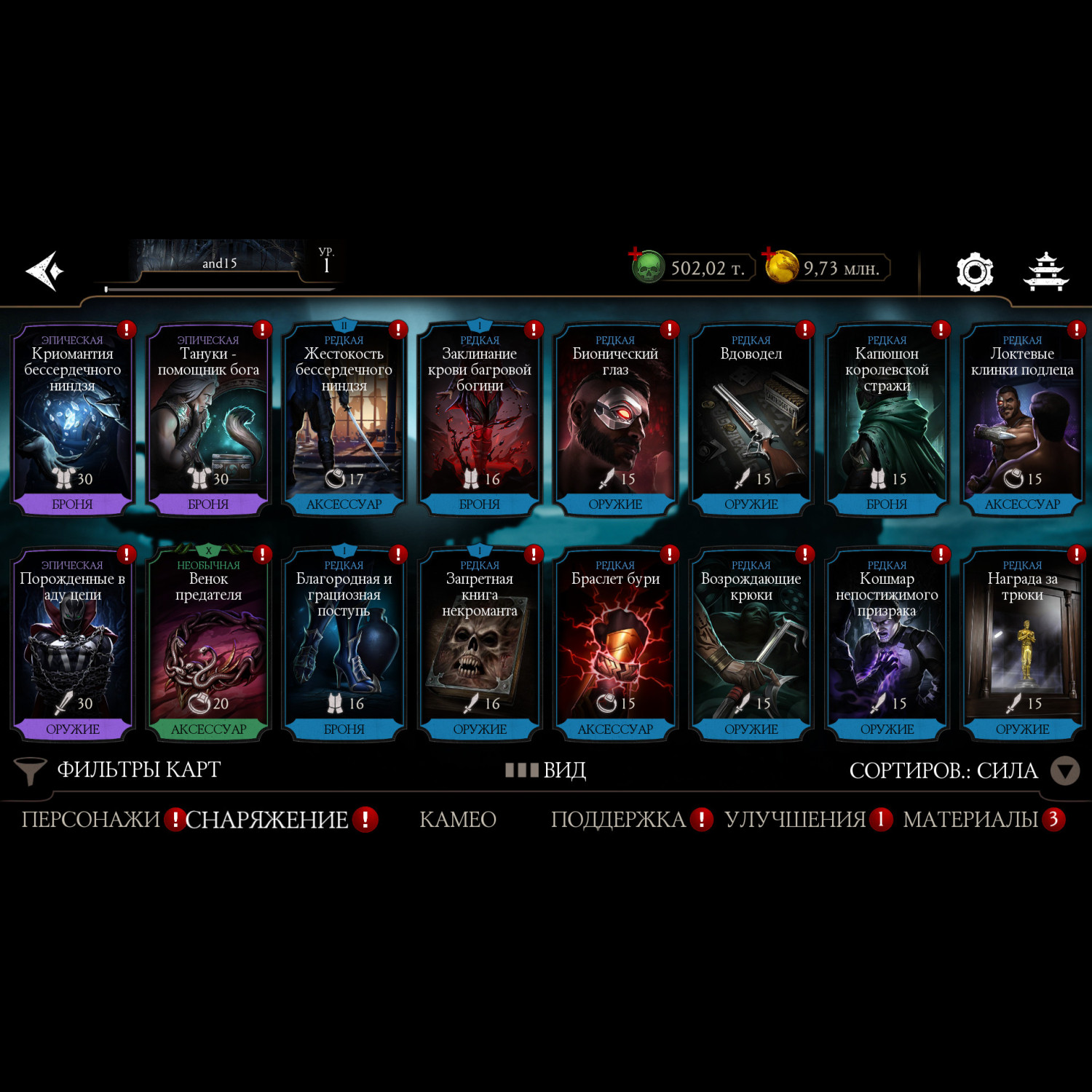Open the pagoda temple icon
The width and height of the screenshot is (1092, 1092).
(1045, 272)
